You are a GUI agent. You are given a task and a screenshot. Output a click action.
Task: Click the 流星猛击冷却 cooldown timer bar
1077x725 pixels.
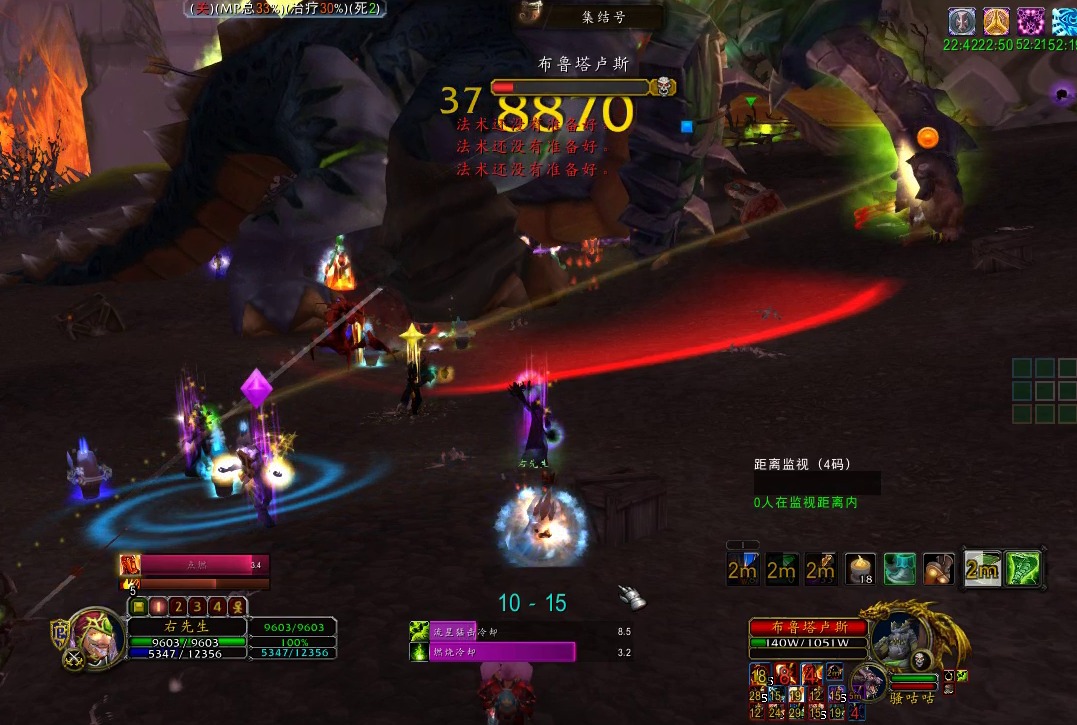click(x=520, y=631)
